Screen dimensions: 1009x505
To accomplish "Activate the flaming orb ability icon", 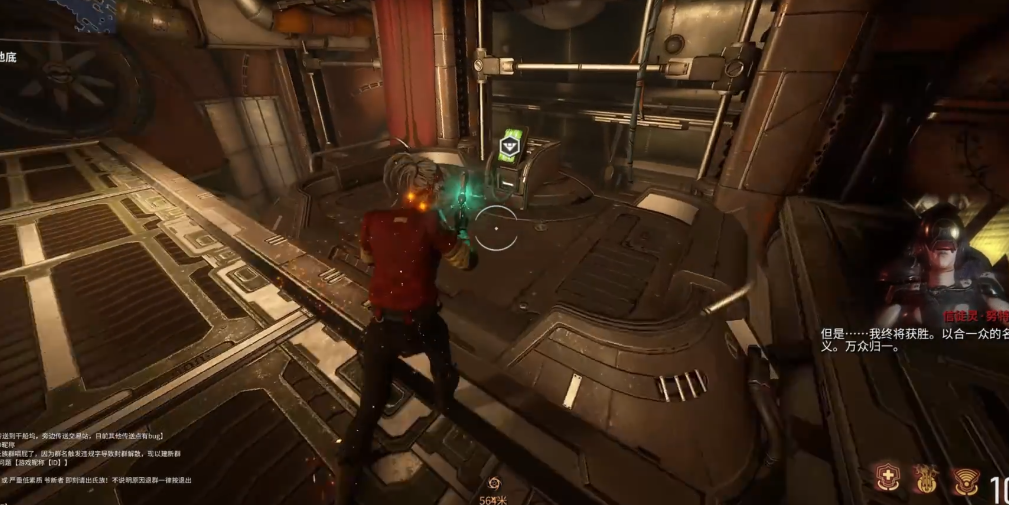I will [925, 480].
